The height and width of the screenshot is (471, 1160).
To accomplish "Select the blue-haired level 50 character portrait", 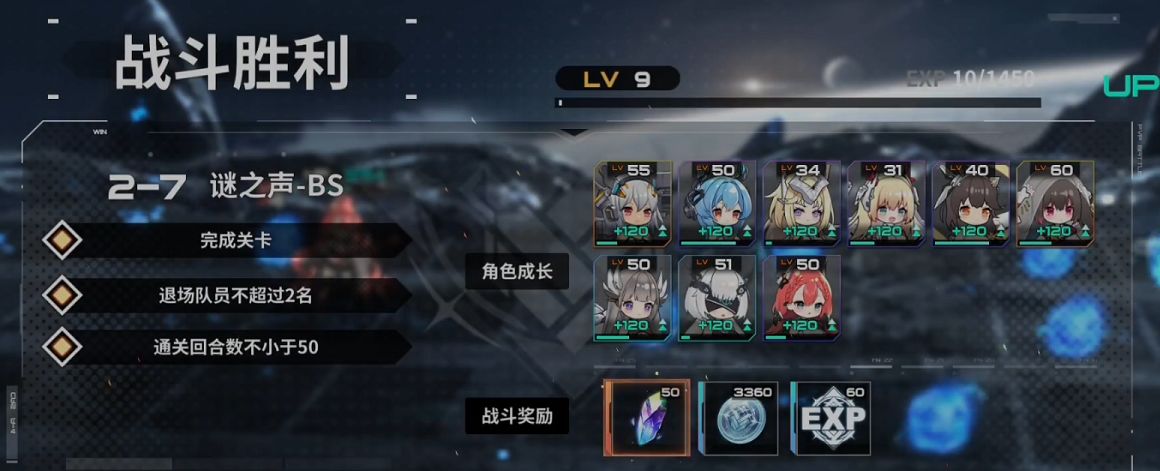I will 717,204.
